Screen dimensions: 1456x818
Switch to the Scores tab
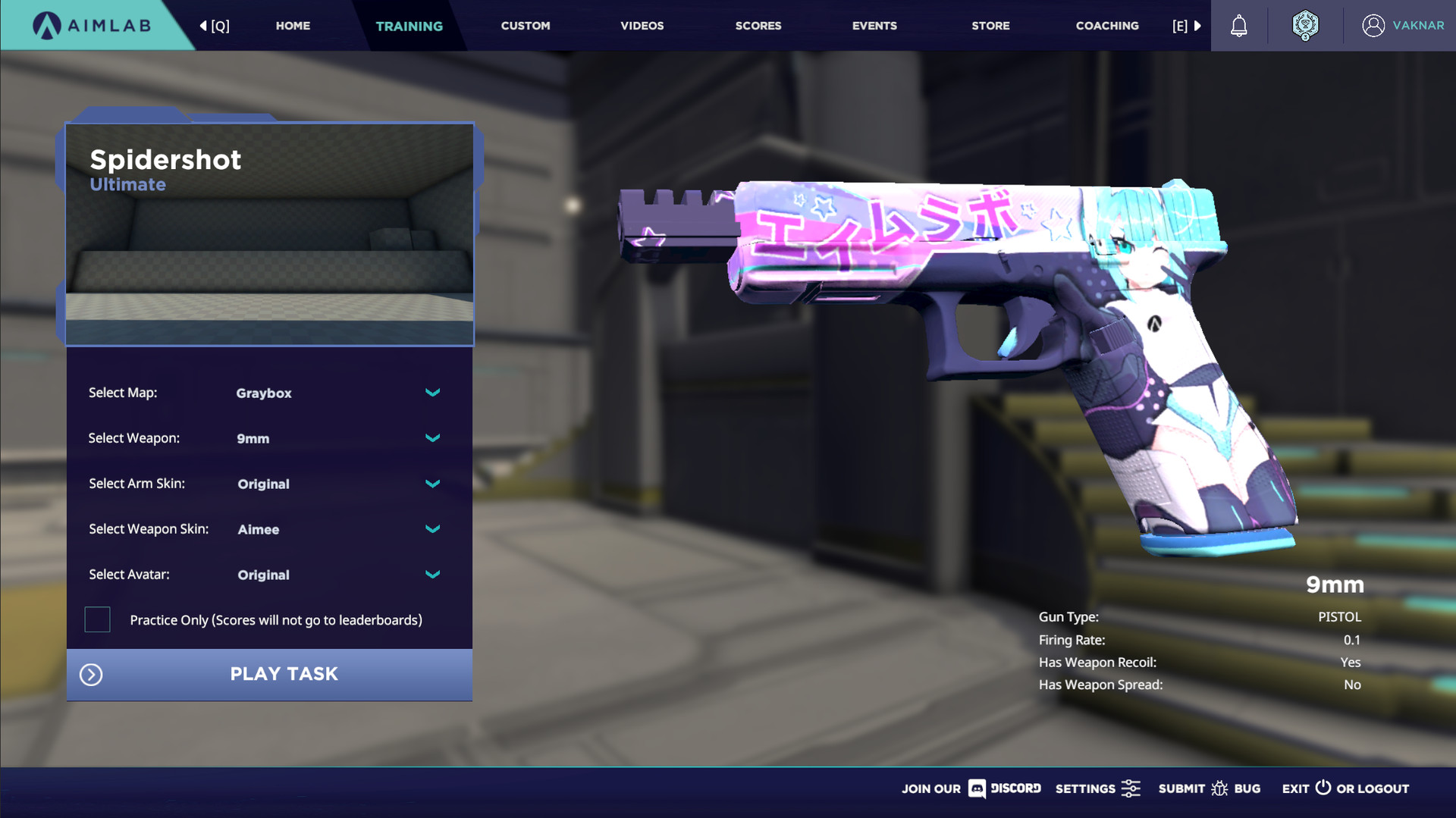(758, 25)
